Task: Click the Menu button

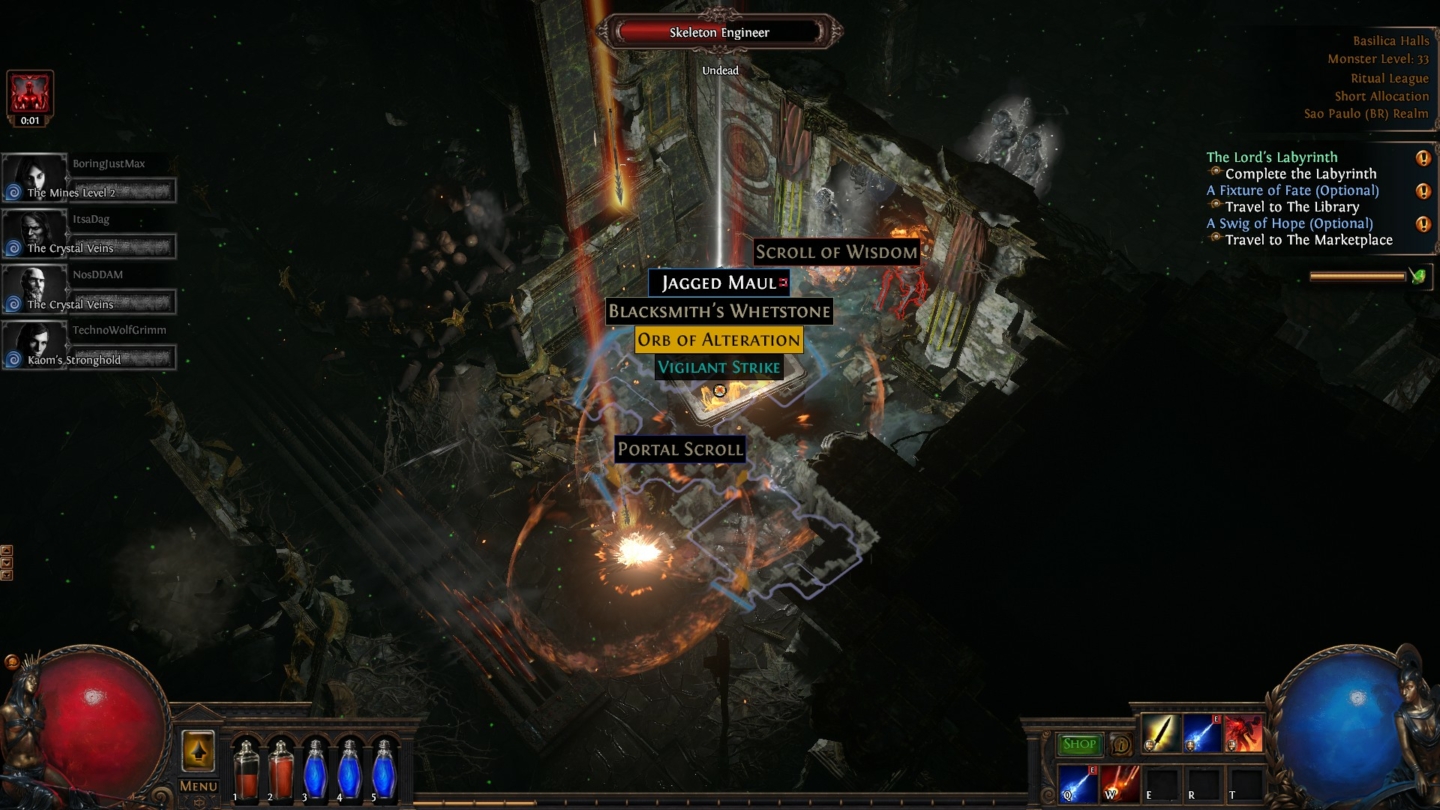Action: point(197,786)
